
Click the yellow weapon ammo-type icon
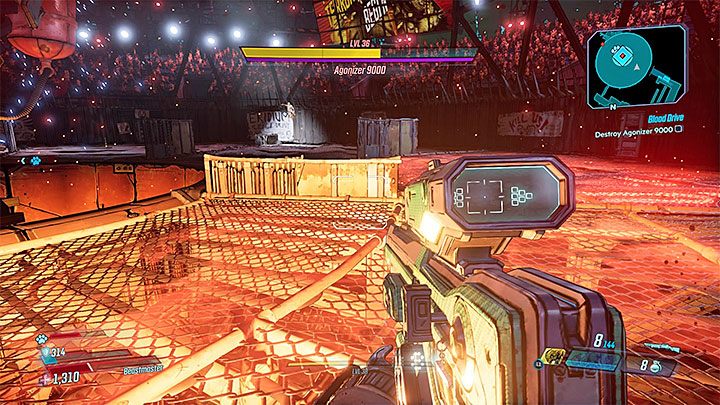pos(554,357)
